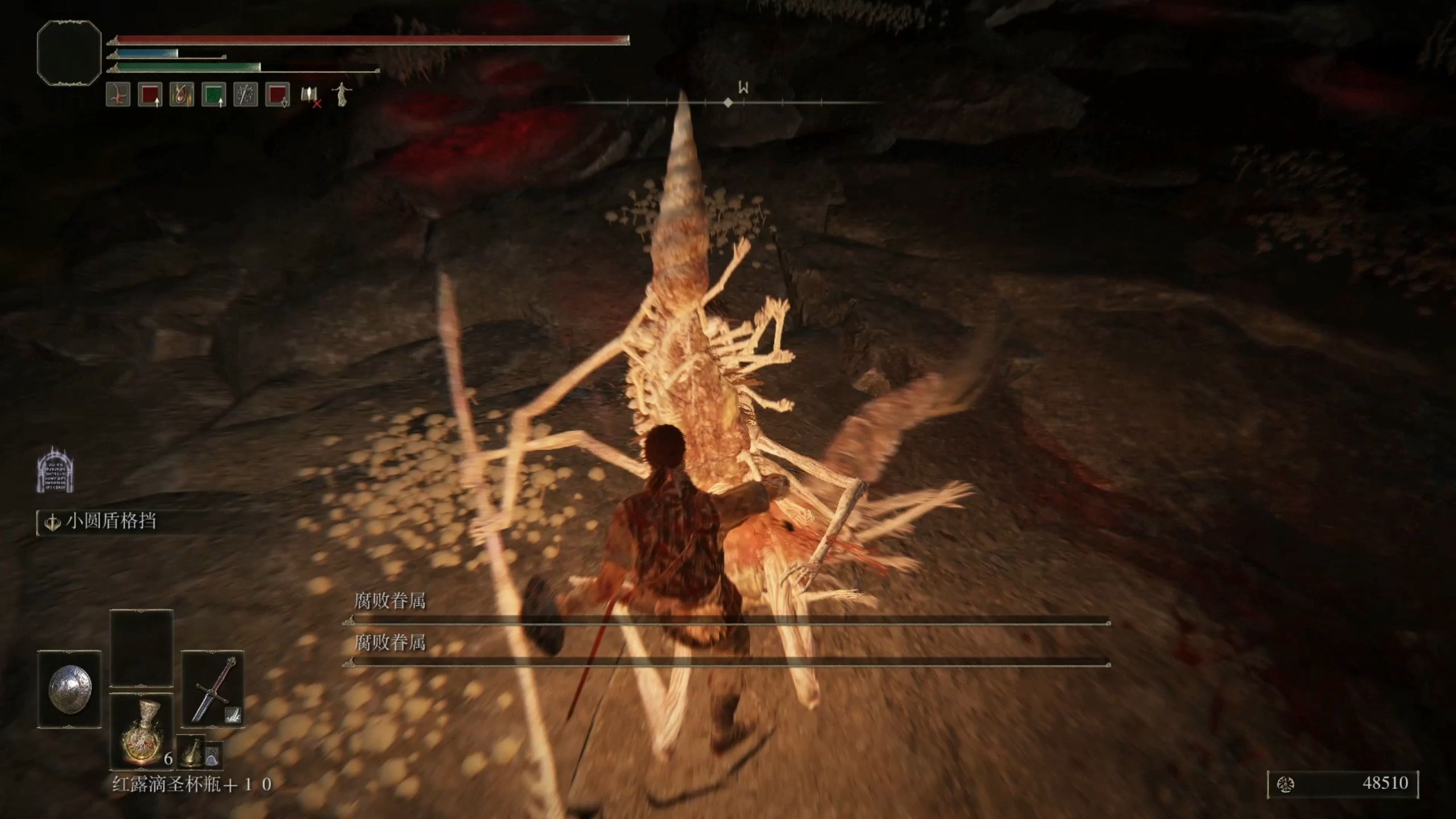Click the crossed-out red X status icon

pyautogui.click(x=311, y=97)
